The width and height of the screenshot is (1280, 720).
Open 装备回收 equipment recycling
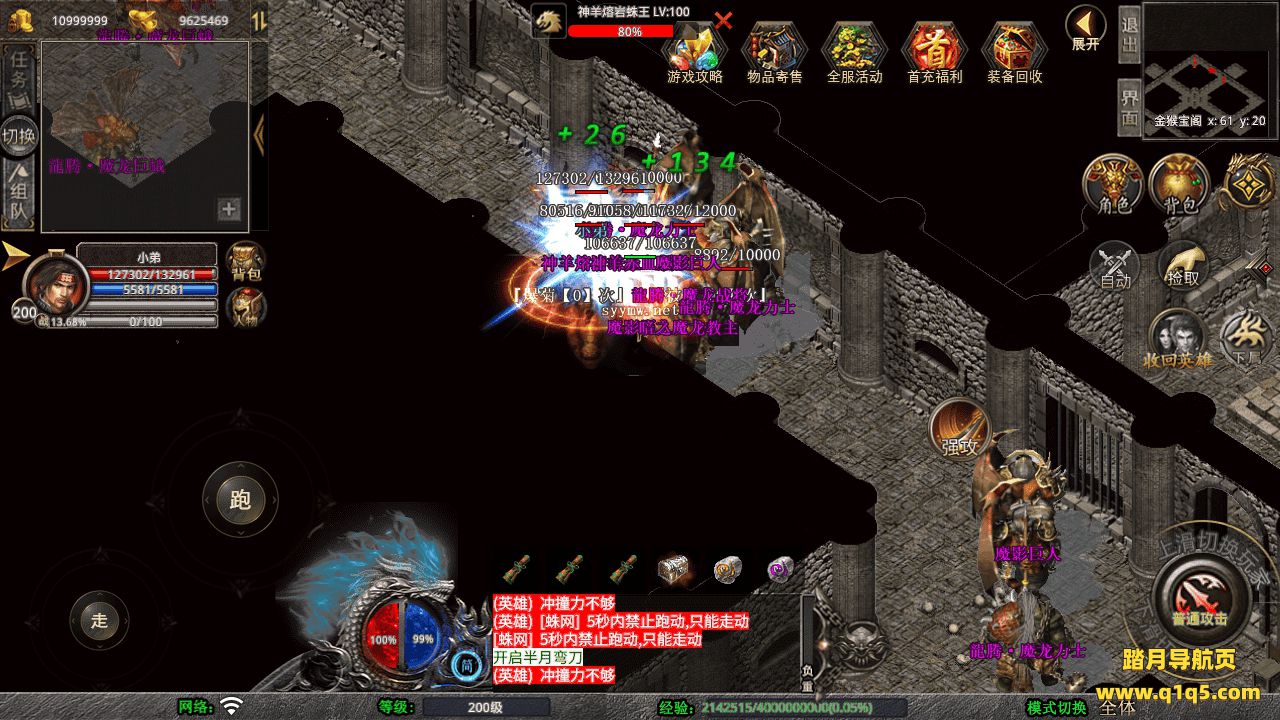[1014, 52]
